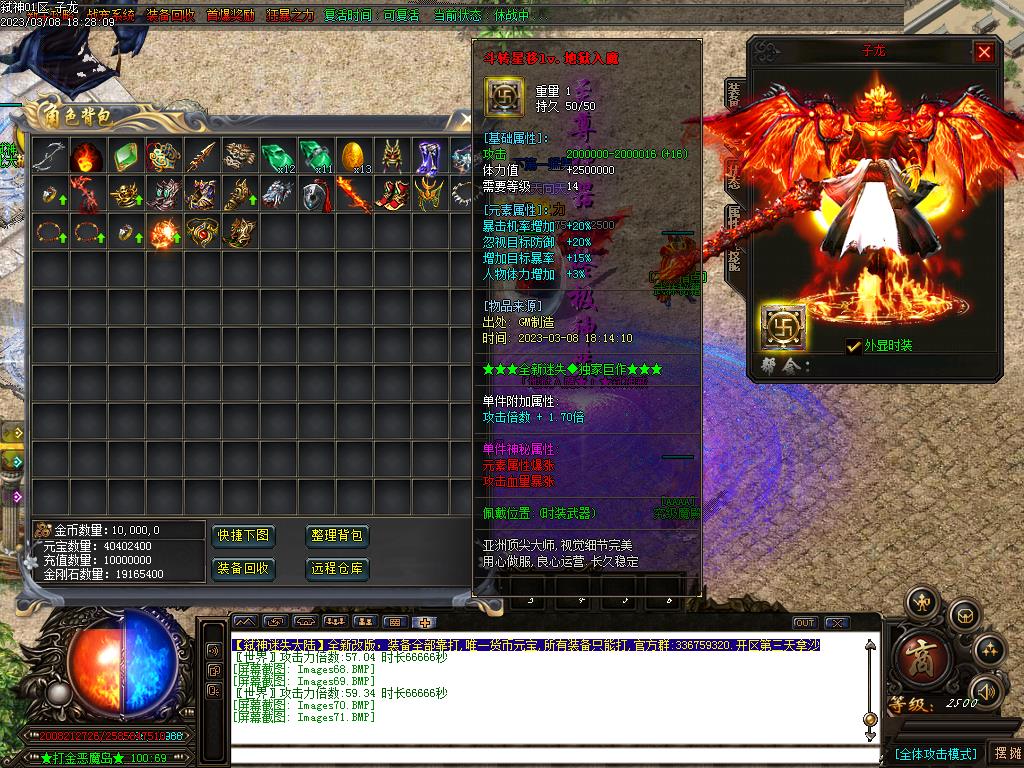Select the golden egg stack in the bag
This screenshot has width=1024, height=768.
(x=354, y=156)
